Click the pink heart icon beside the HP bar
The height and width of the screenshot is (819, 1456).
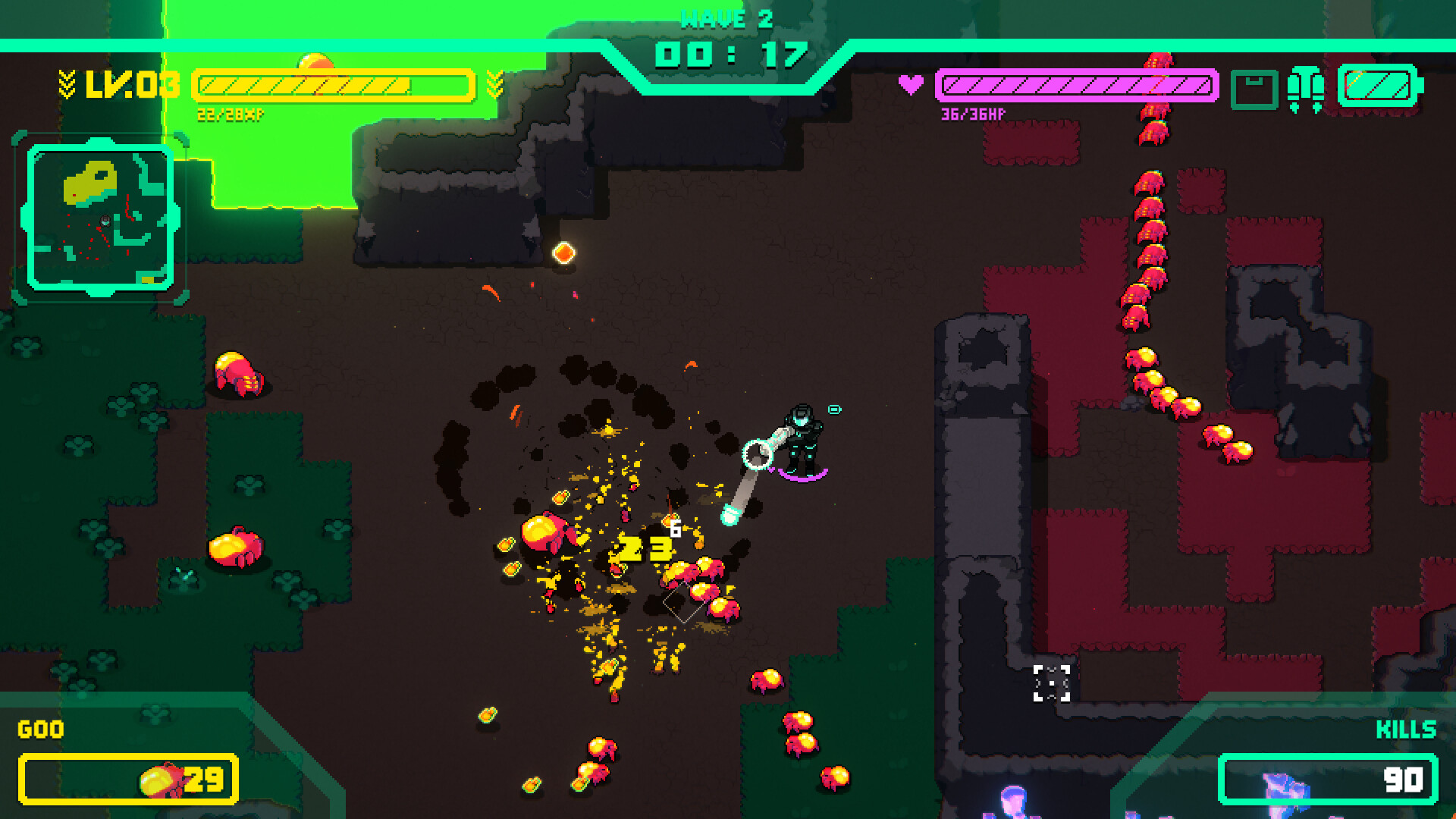pos(912,83)
